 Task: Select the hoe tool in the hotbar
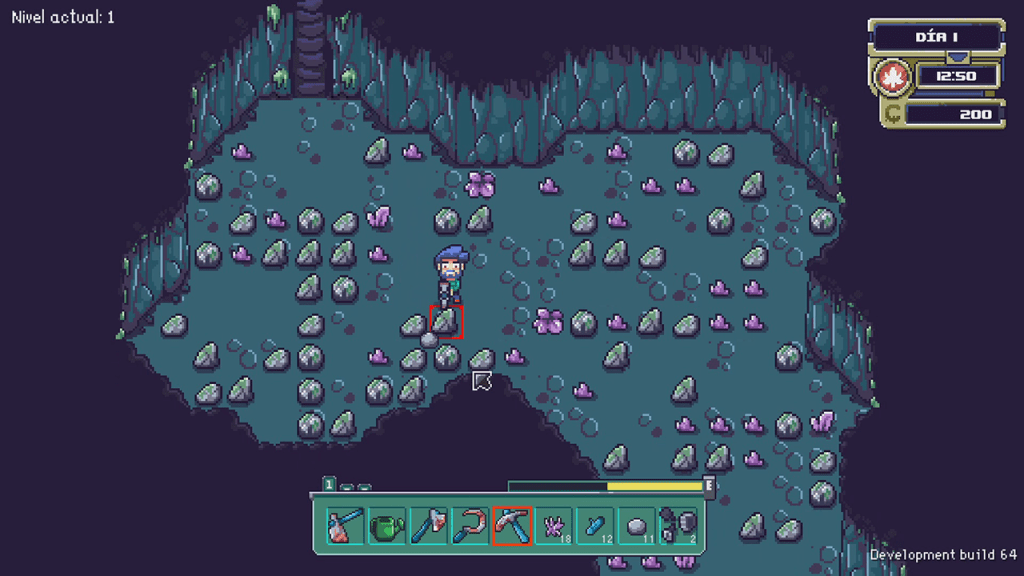346,525
